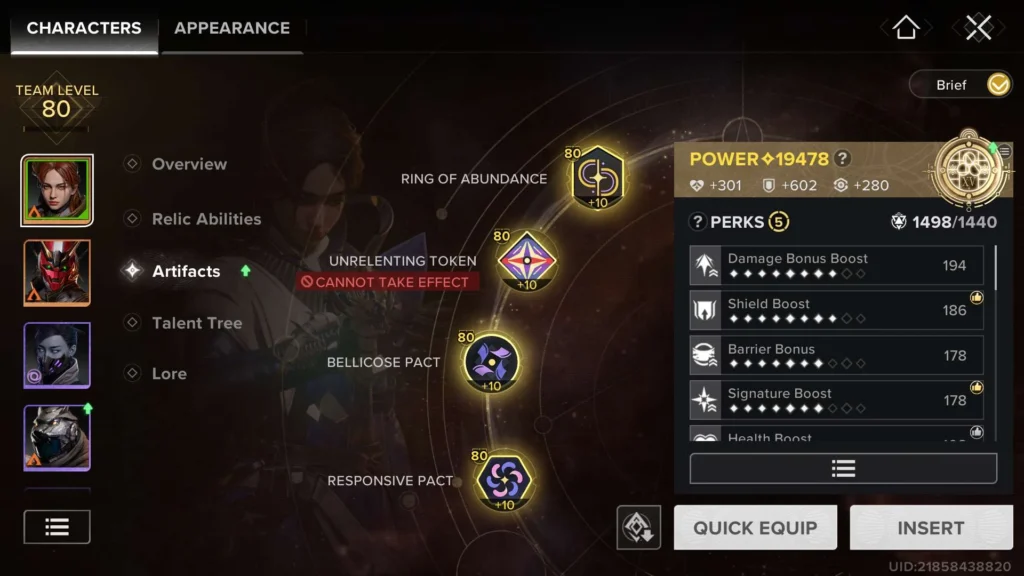
Task: Choose the red-masked character portrait
Action: point(57,272)
